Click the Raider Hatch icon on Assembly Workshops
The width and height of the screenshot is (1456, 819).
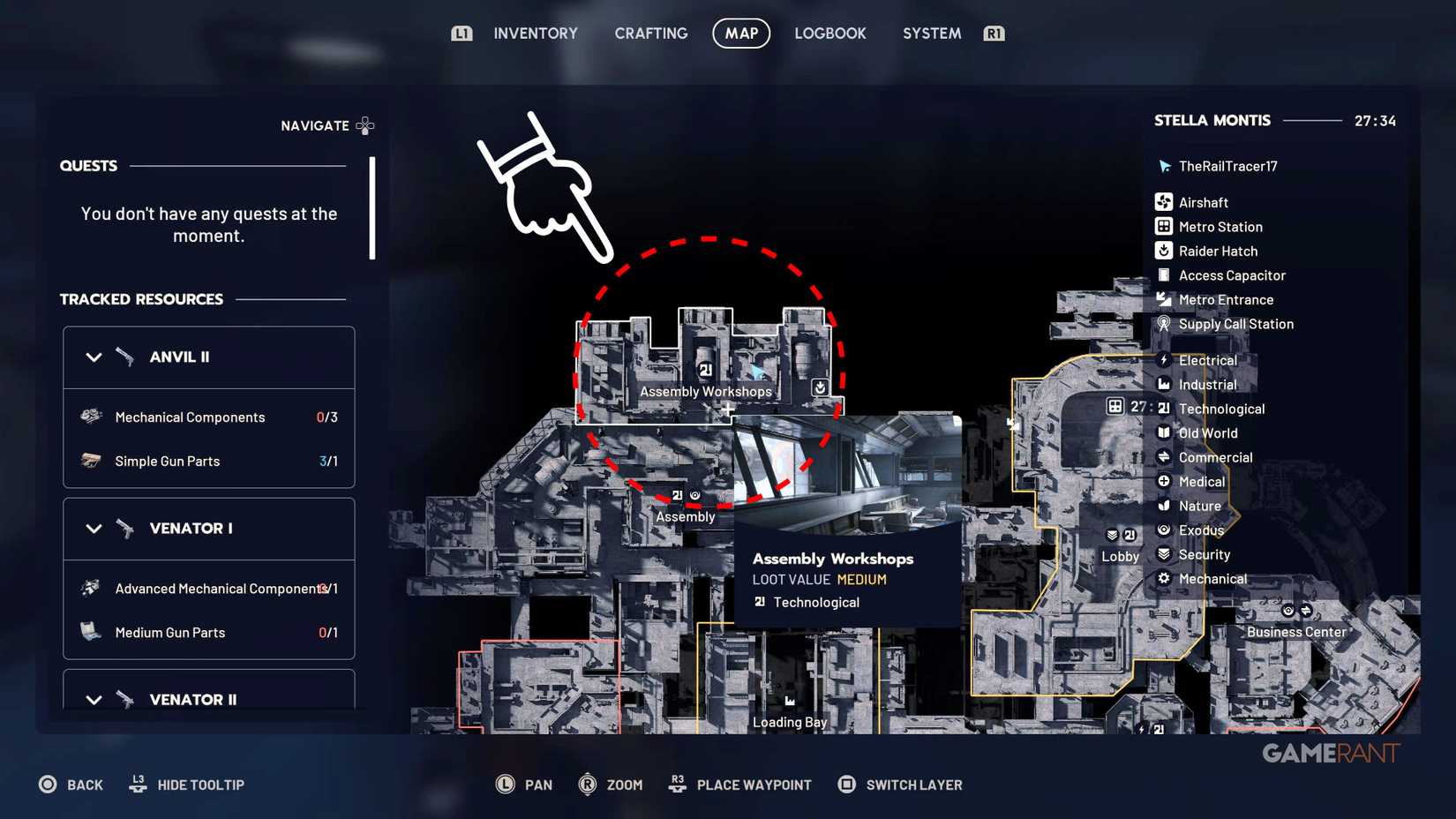[818, 387]
